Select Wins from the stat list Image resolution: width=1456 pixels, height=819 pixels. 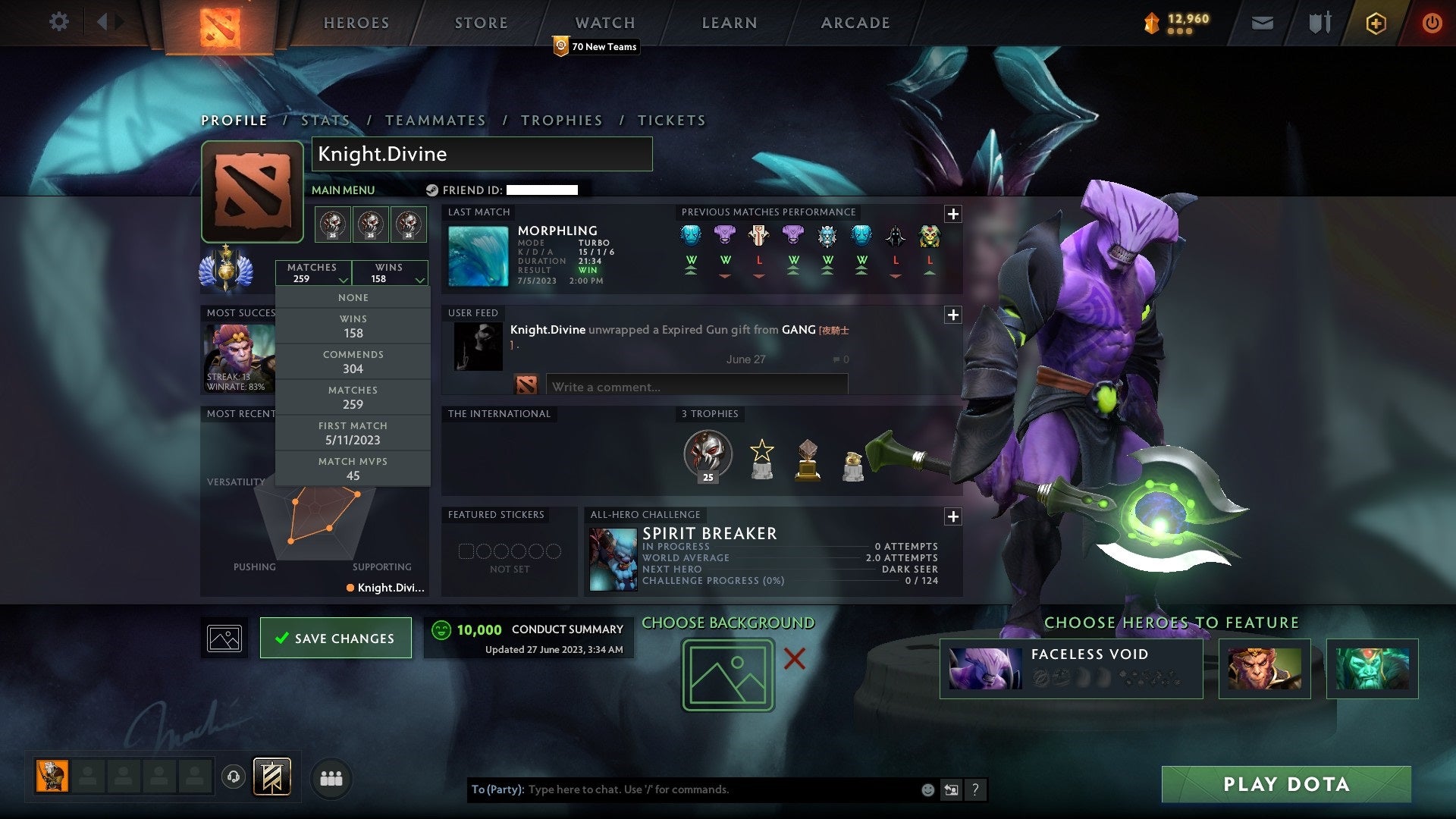pos(353,326)
